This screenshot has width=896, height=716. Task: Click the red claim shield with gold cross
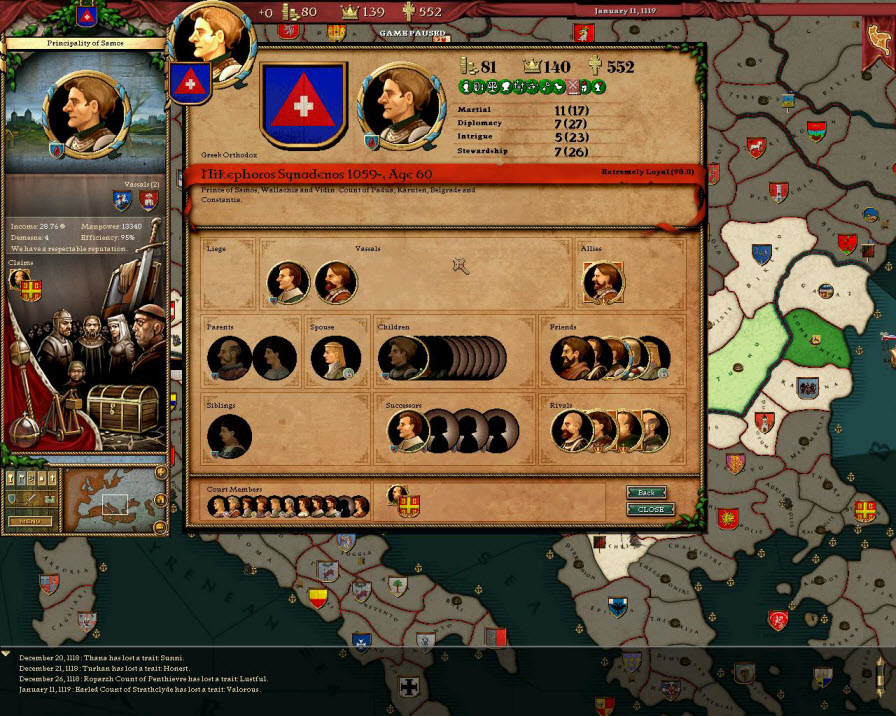pyautogui.click(x=31, y=290)
